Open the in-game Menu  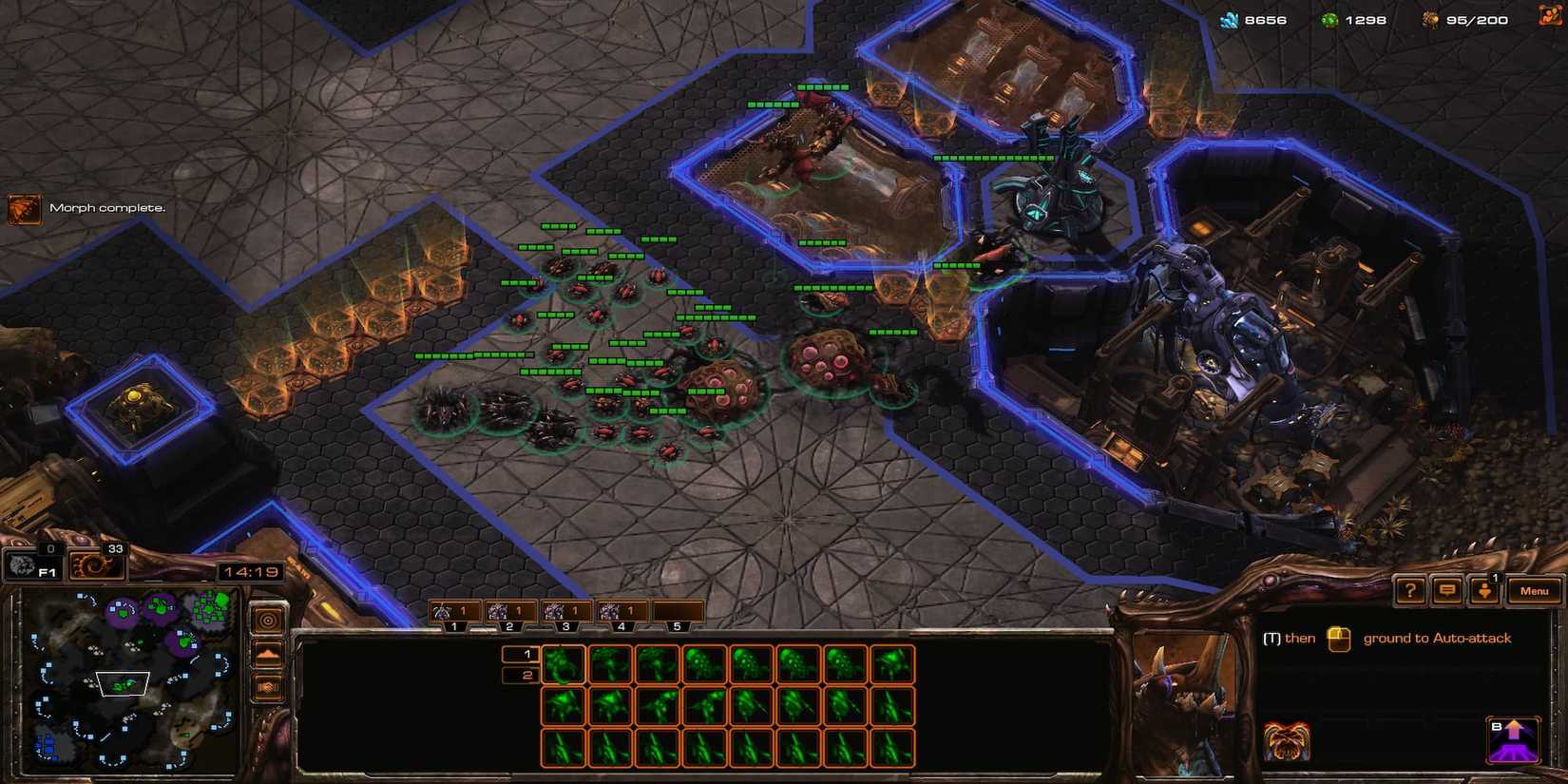point(1534,590)
